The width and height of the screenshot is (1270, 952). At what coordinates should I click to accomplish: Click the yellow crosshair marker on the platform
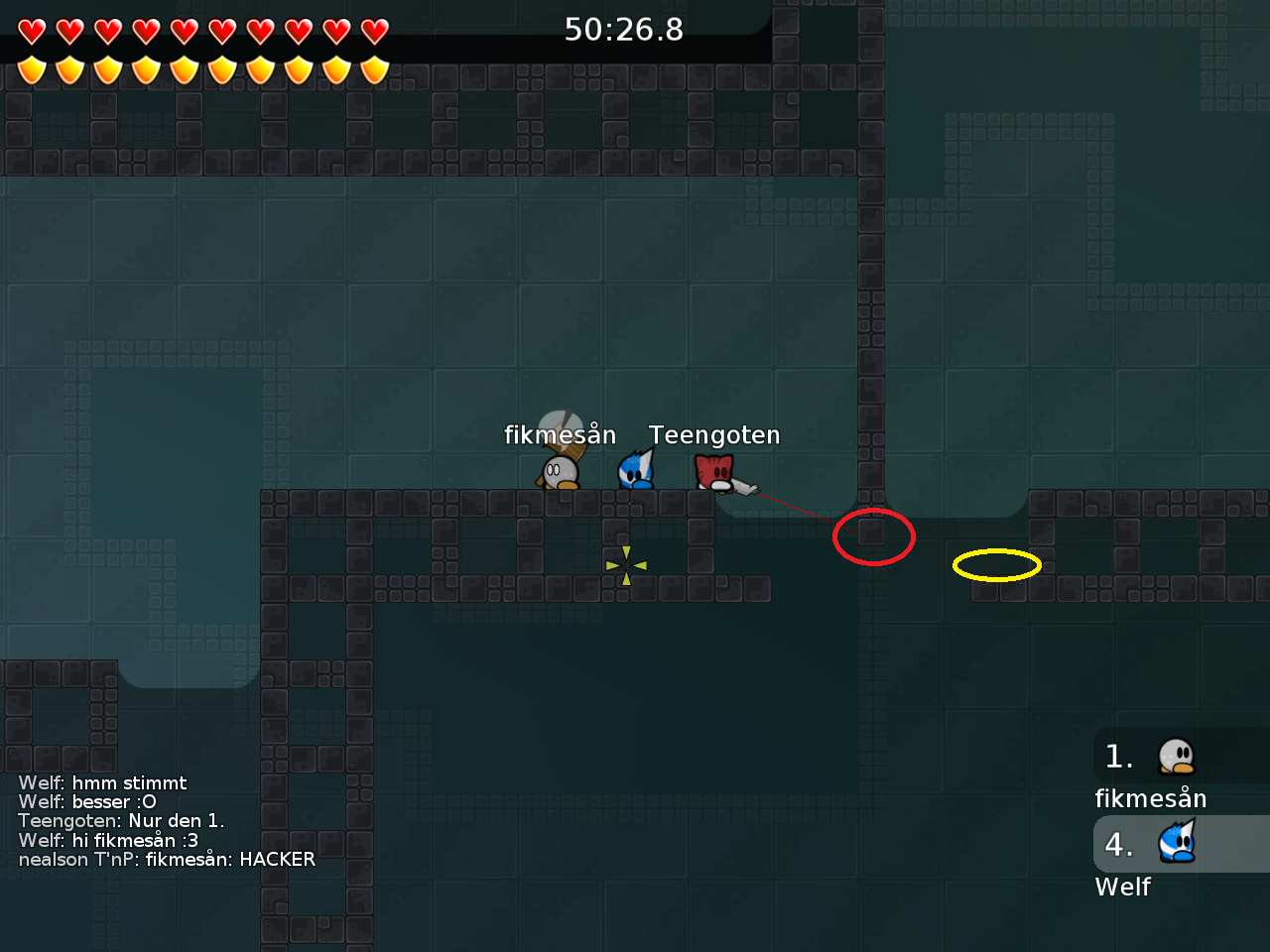(624, 565)
